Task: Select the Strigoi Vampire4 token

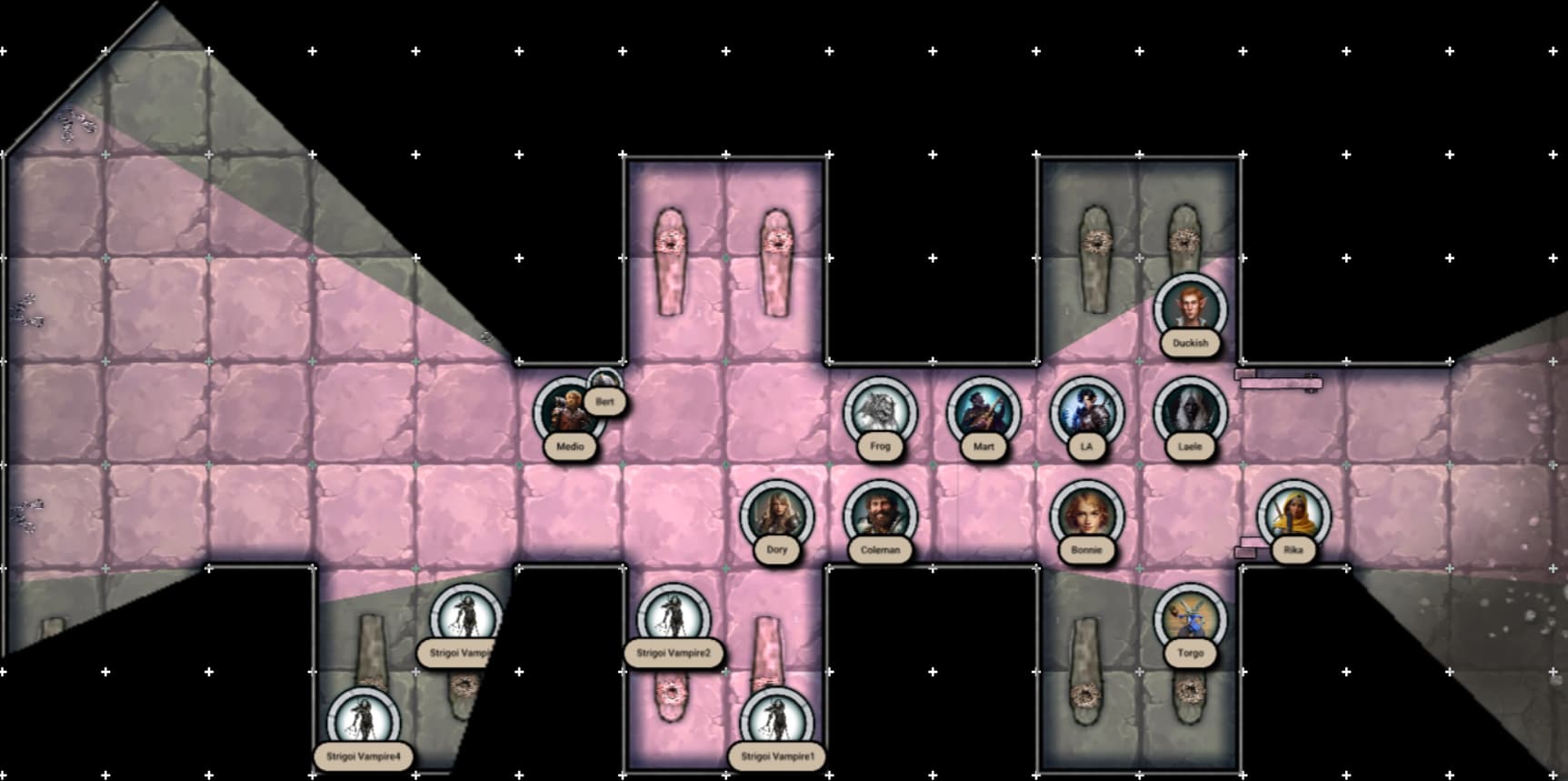Action: (x=363, y=722)
